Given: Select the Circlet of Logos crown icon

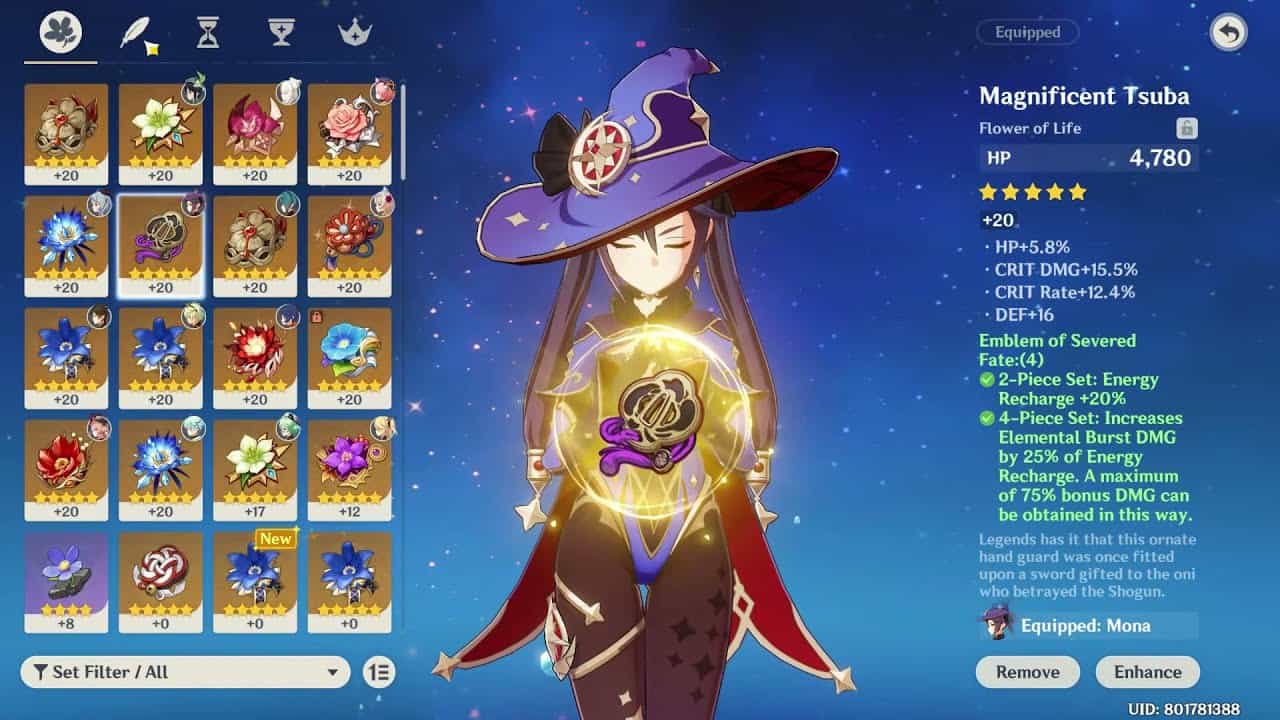Looking at the screenshot, I should [x=357, y=32].
